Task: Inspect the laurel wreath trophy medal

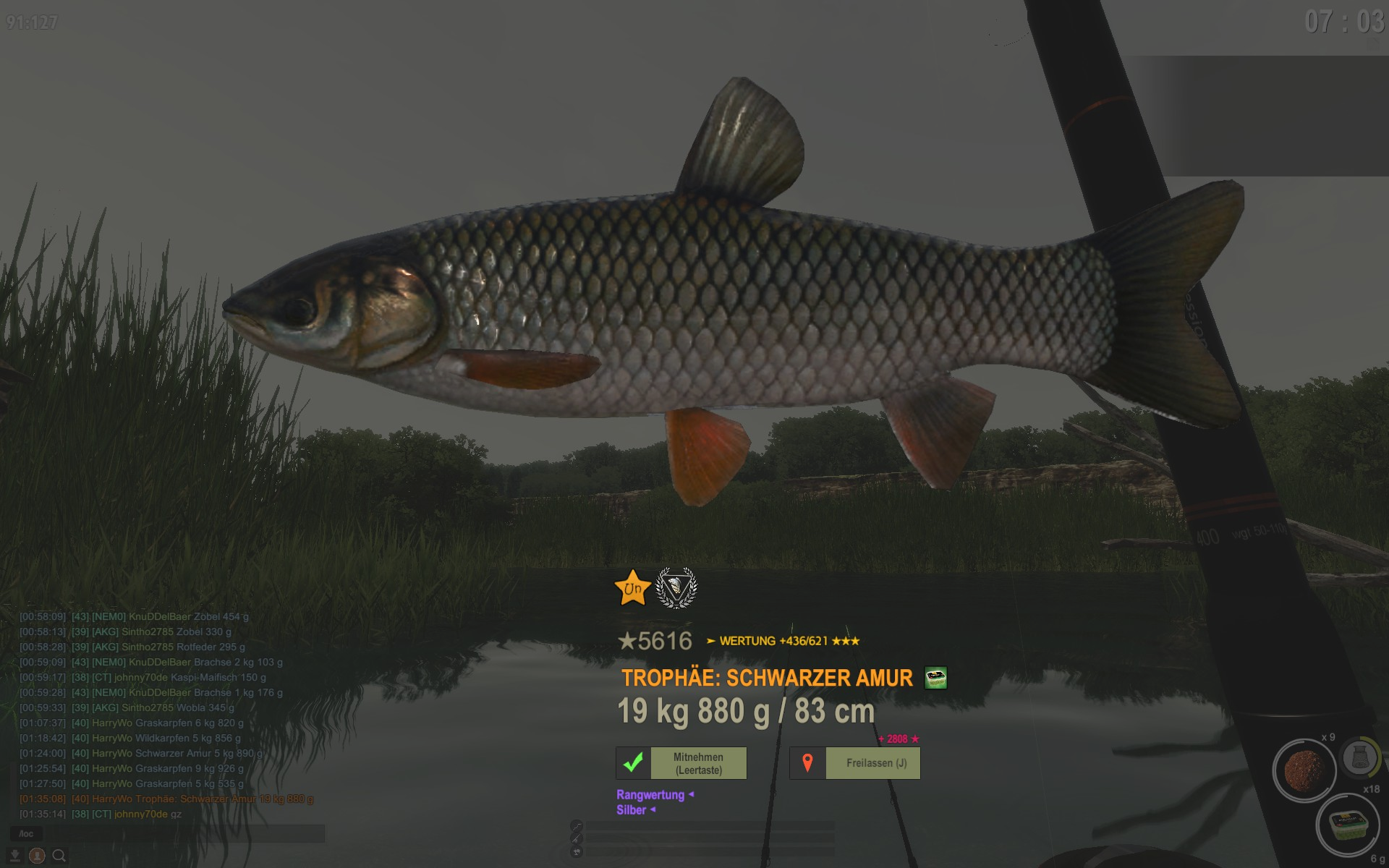Action: (x=676, y=588)
